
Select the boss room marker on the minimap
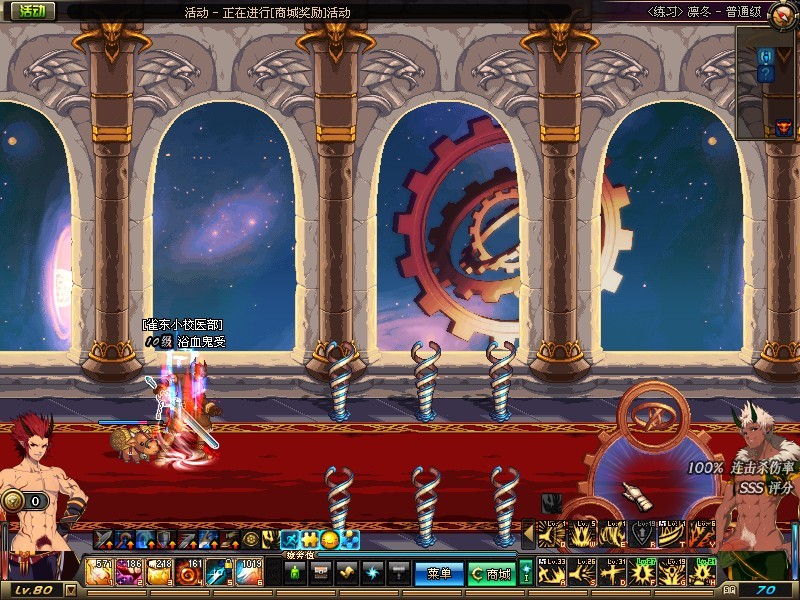783,127
